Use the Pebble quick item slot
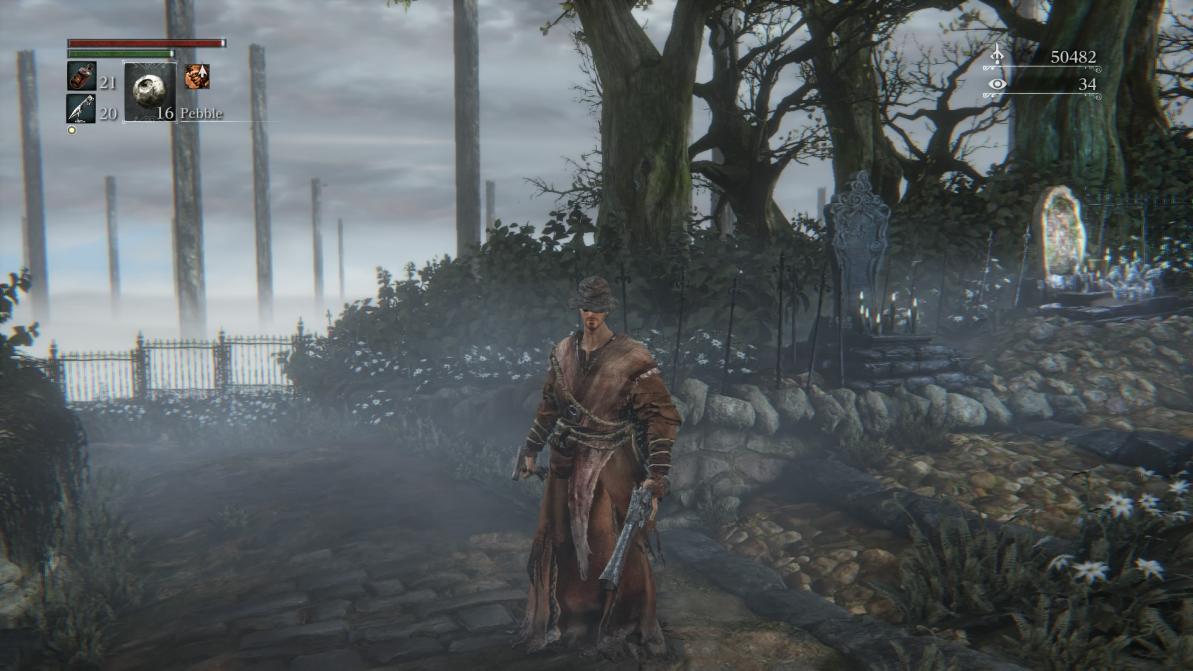 coord(150,91)
